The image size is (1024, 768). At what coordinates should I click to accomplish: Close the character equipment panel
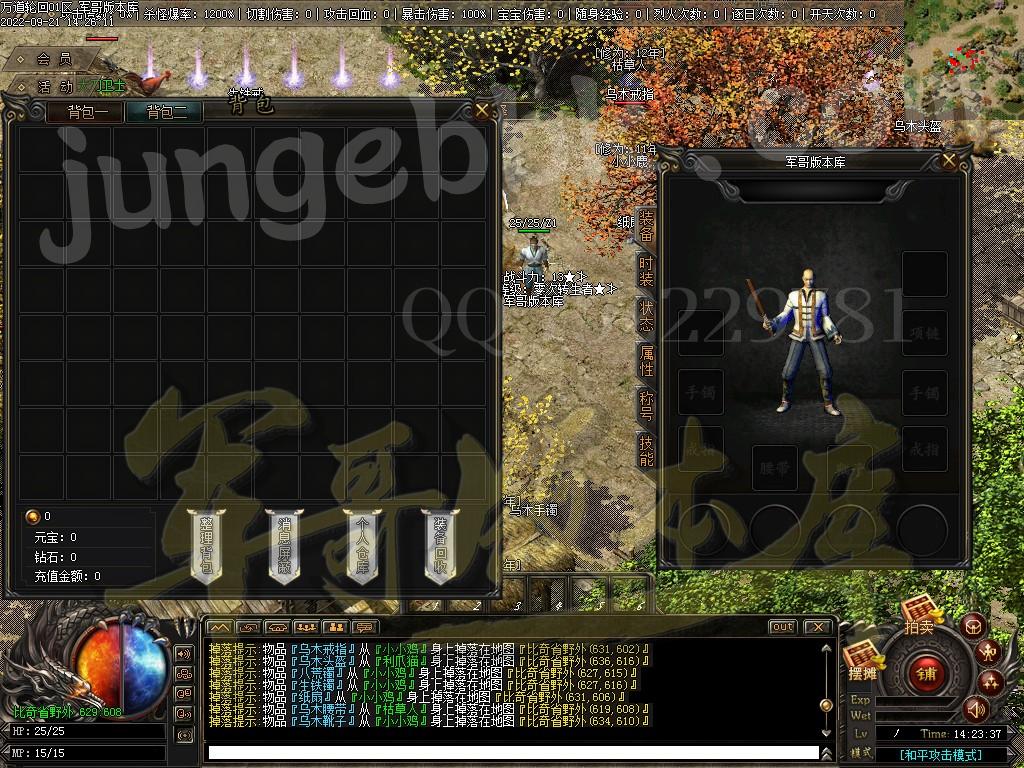pos(951,161)
